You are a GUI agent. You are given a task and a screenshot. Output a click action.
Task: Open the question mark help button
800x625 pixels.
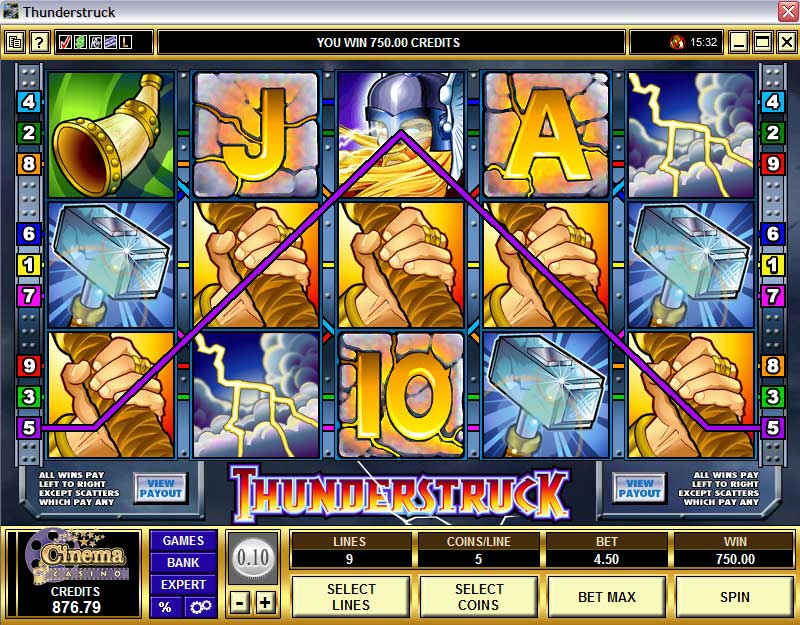[39, 42]
